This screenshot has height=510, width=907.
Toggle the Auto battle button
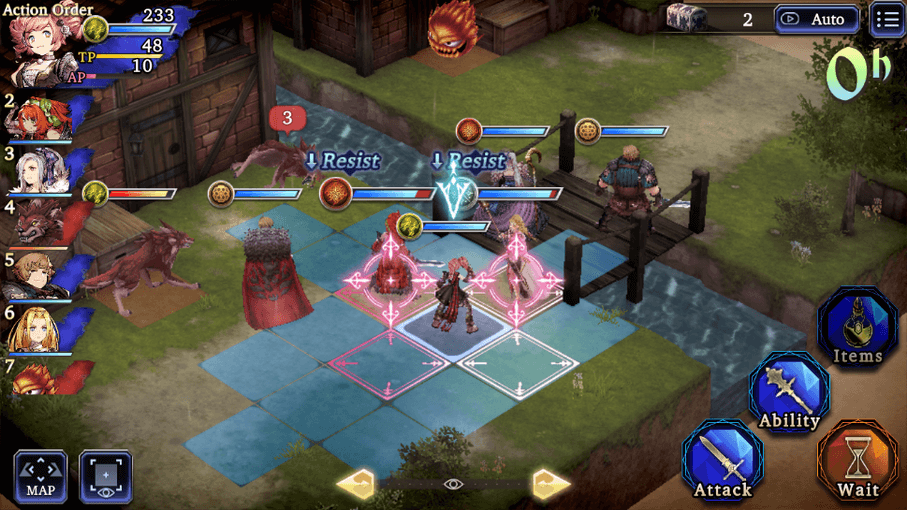815,19
